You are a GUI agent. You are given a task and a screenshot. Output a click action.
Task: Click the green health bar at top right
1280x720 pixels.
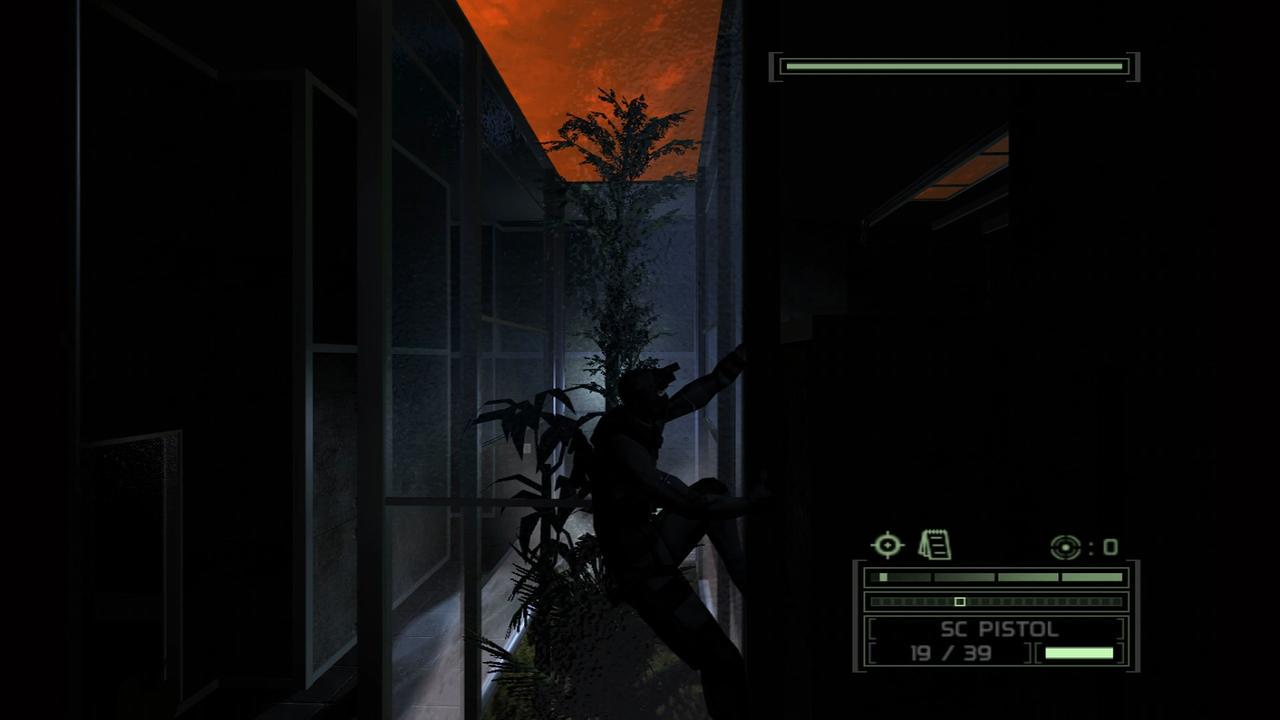point(955,65)
